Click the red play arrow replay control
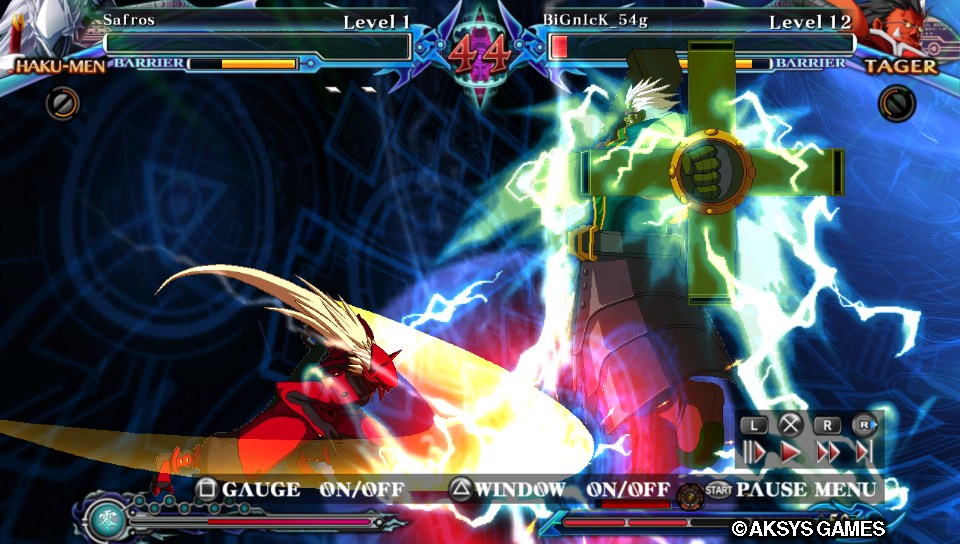This screenshot has height=544, width=960. [x=791, y=451]
